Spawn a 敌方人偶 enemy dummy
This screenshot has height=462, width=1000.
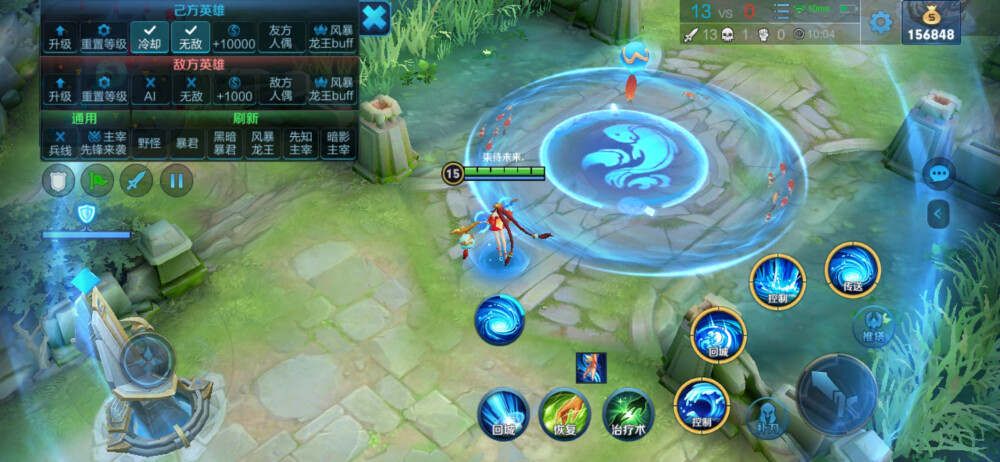[x=281, y=89]
